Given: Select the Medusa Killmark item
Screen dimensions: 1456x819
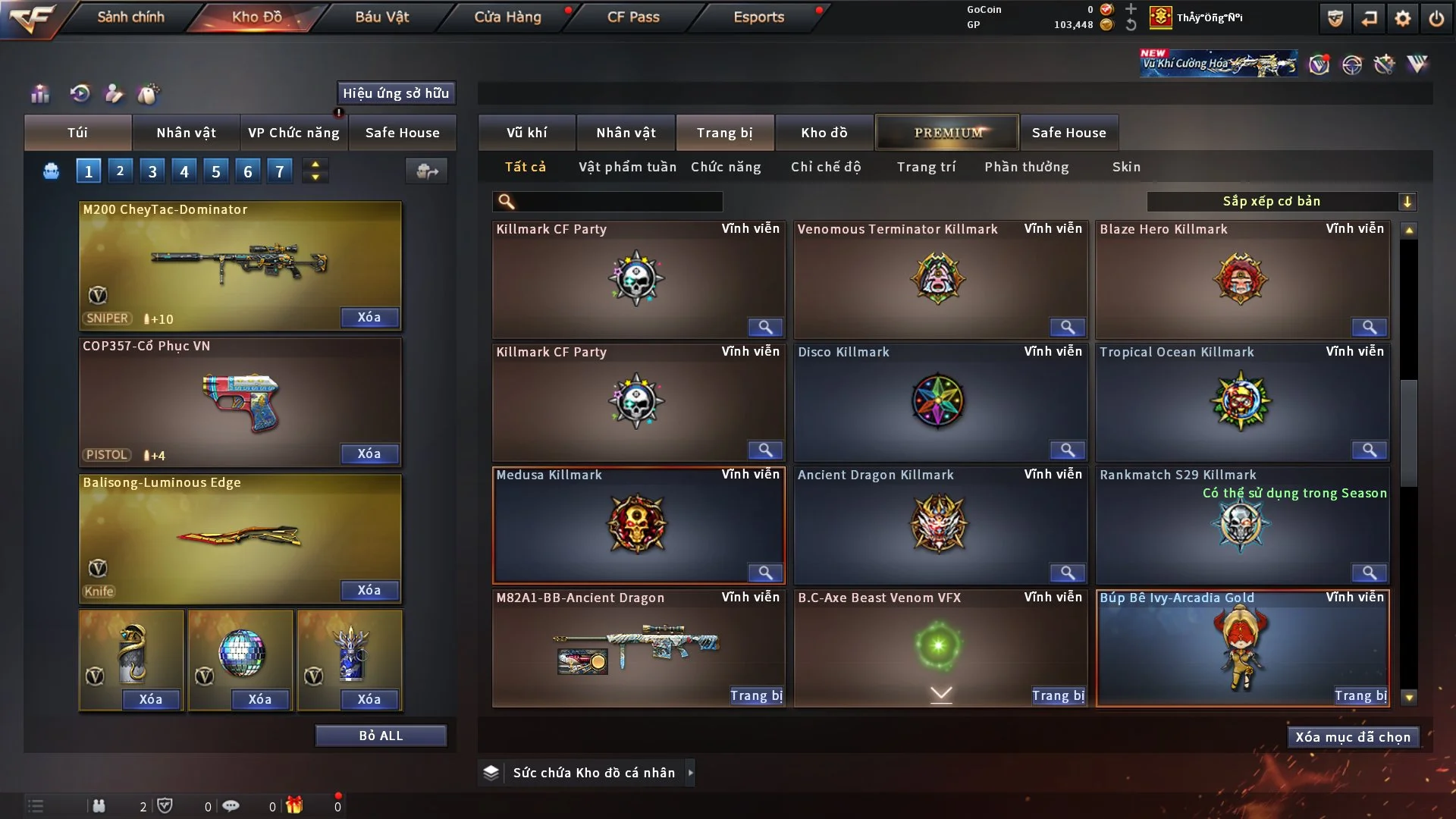Looking at the screenshot, I should [x=637, y=525].
